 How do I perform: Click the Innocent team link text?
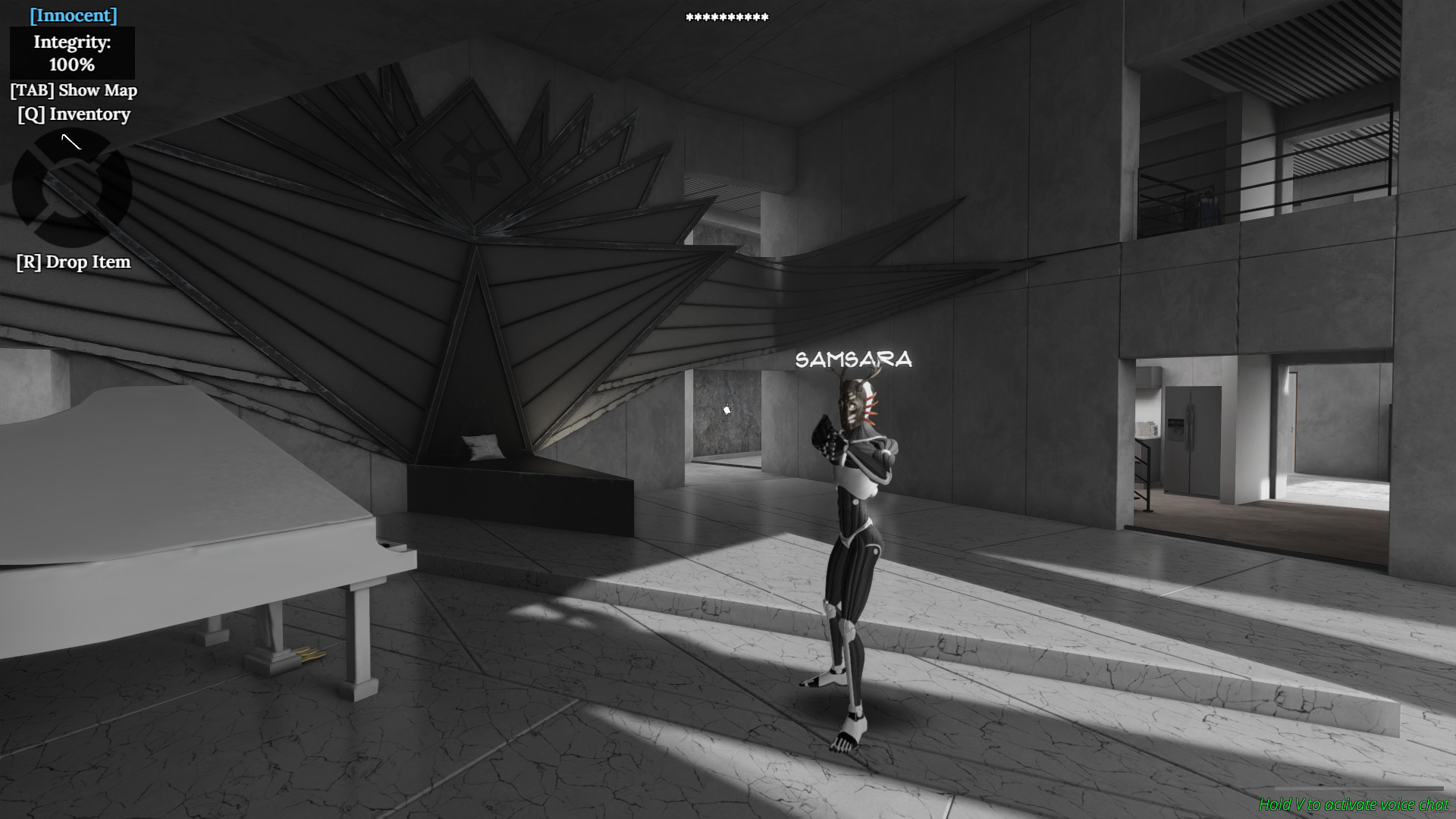[72, 14]
